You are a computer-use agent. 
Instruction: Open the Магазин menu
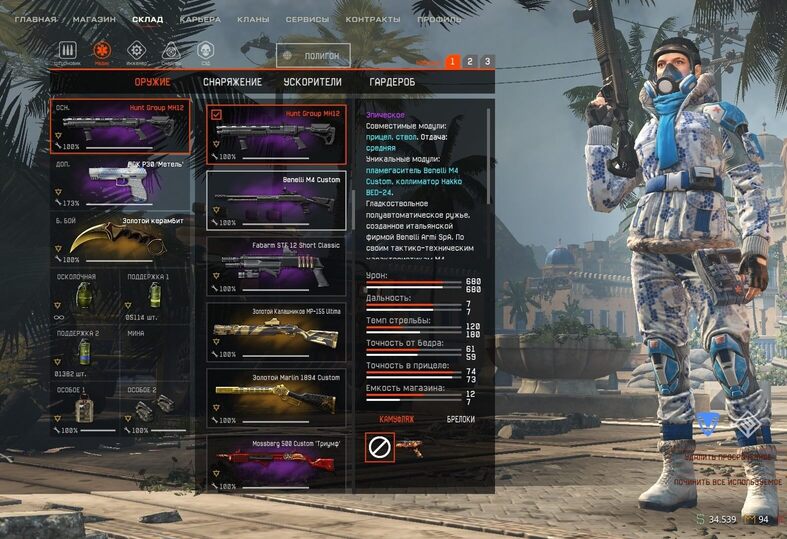point(95,19)
